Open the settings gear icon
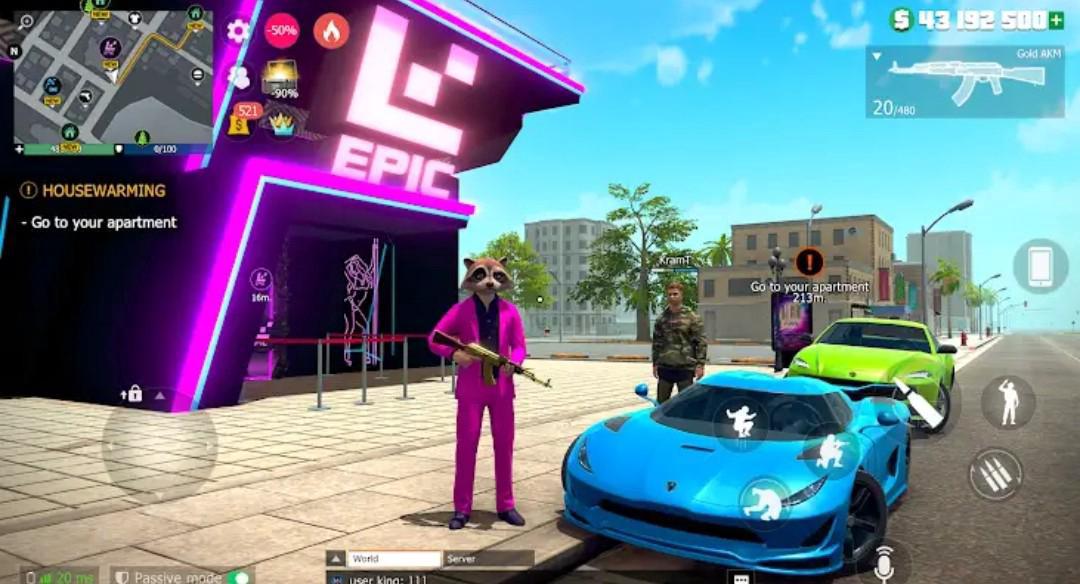This screenshot has height=584, width=1080. tap(238, 31)
